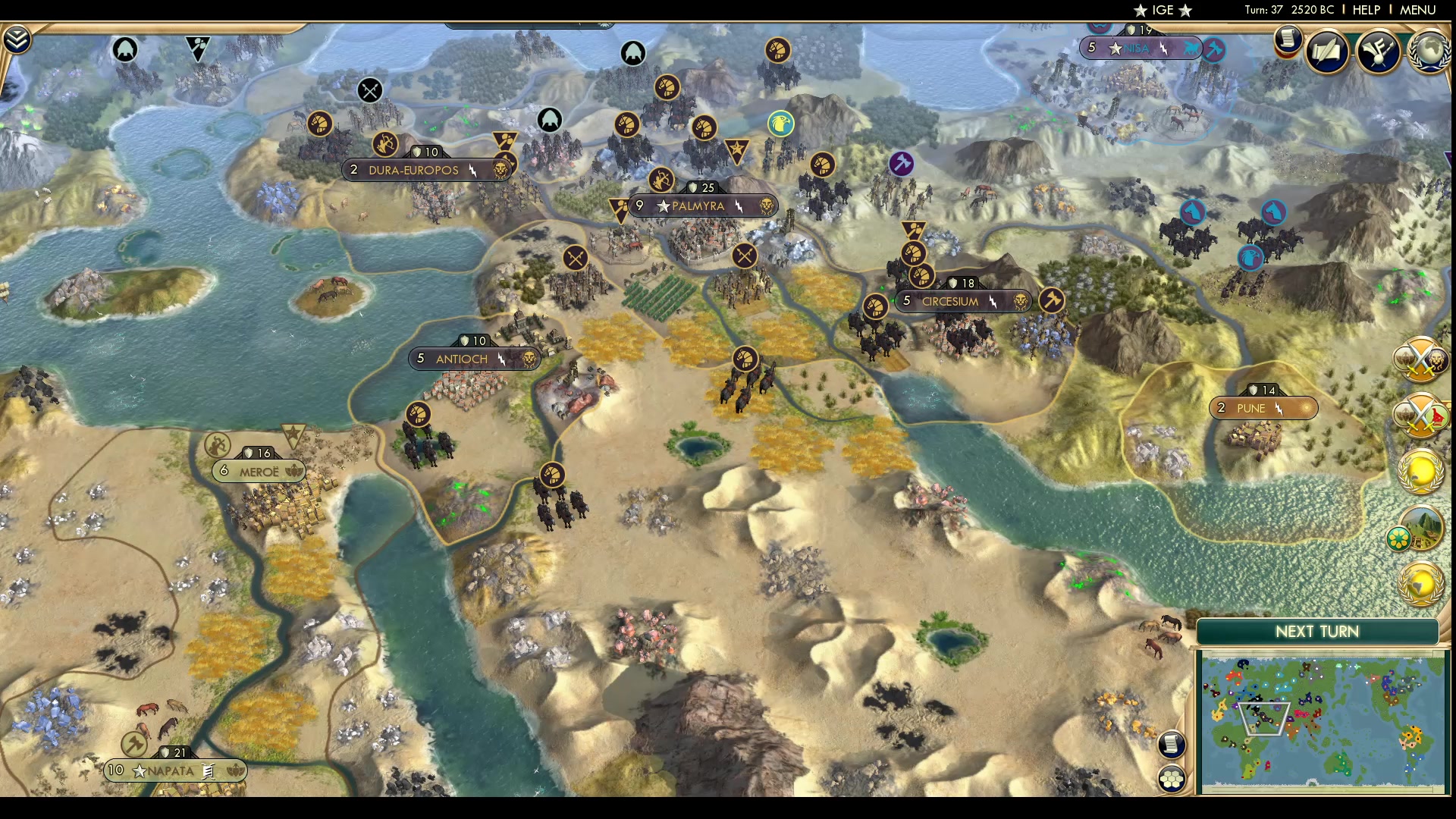Open the HELP screen
The width and height of the screenshot is (1456, 819).
[1365, 10]
